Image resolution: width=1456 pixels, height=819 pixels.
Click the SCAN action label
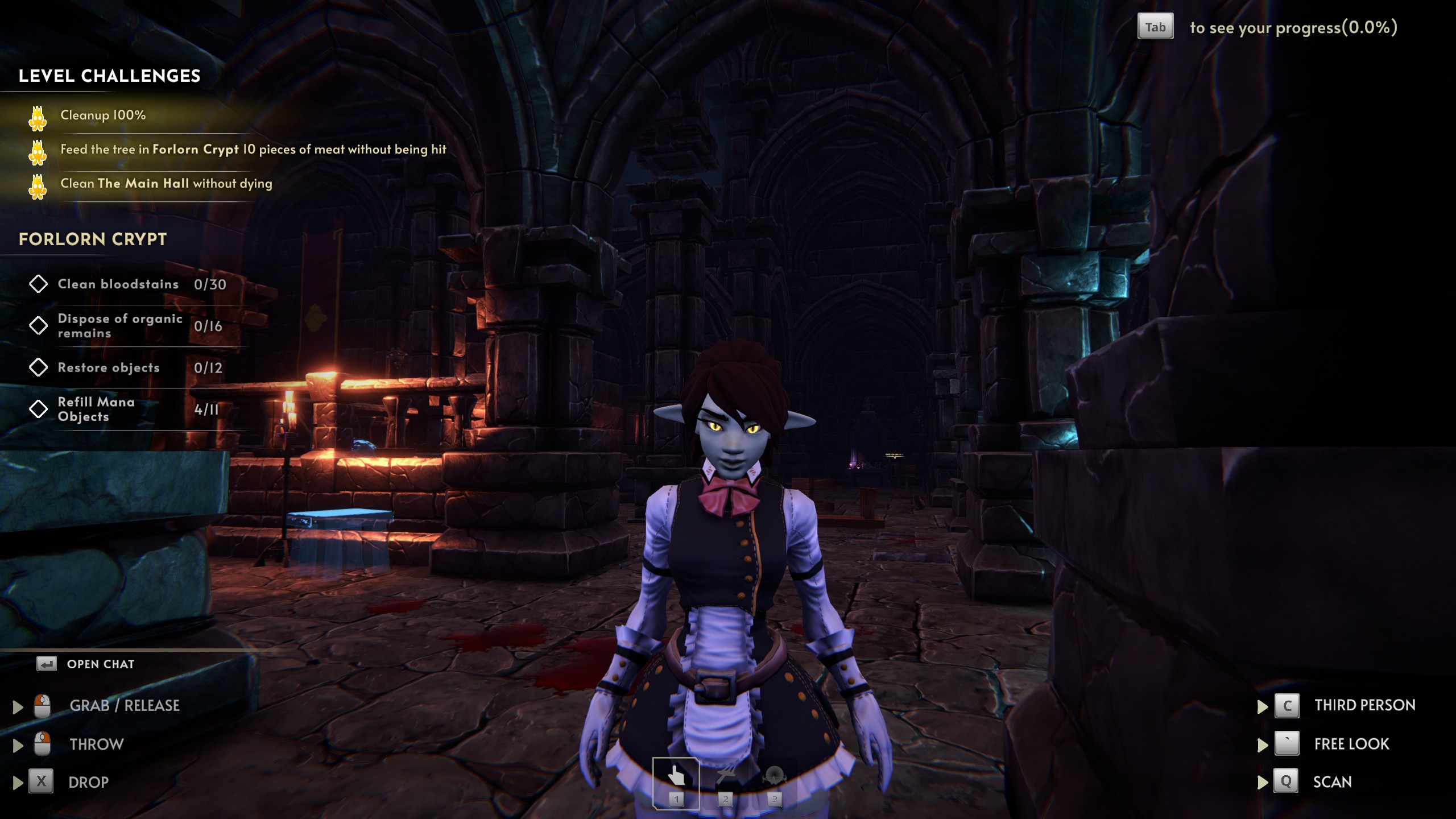pyautogui.click(x=1333, y=782)
